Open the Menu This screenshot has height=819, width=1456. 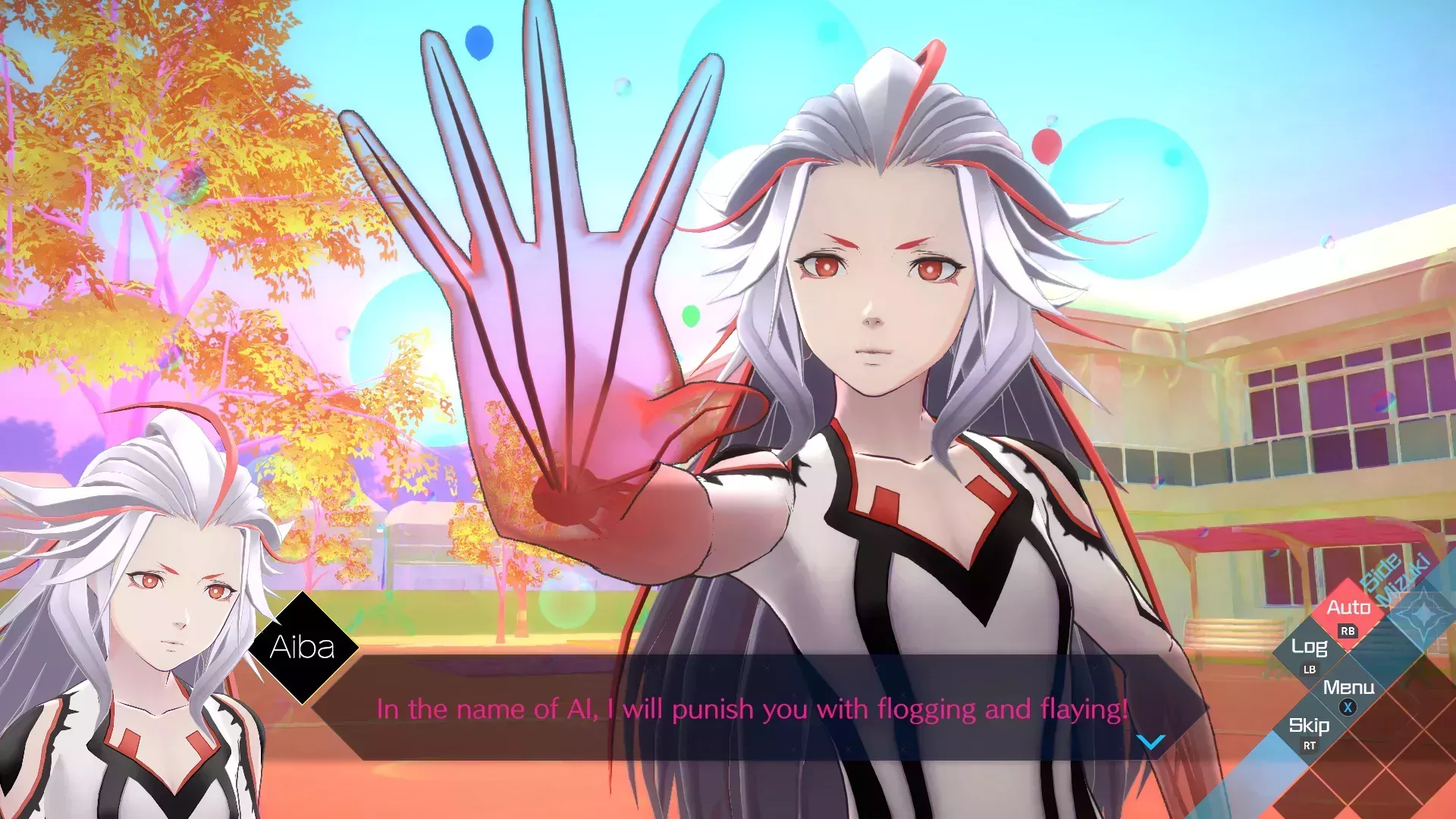[x=1349, y=686]
